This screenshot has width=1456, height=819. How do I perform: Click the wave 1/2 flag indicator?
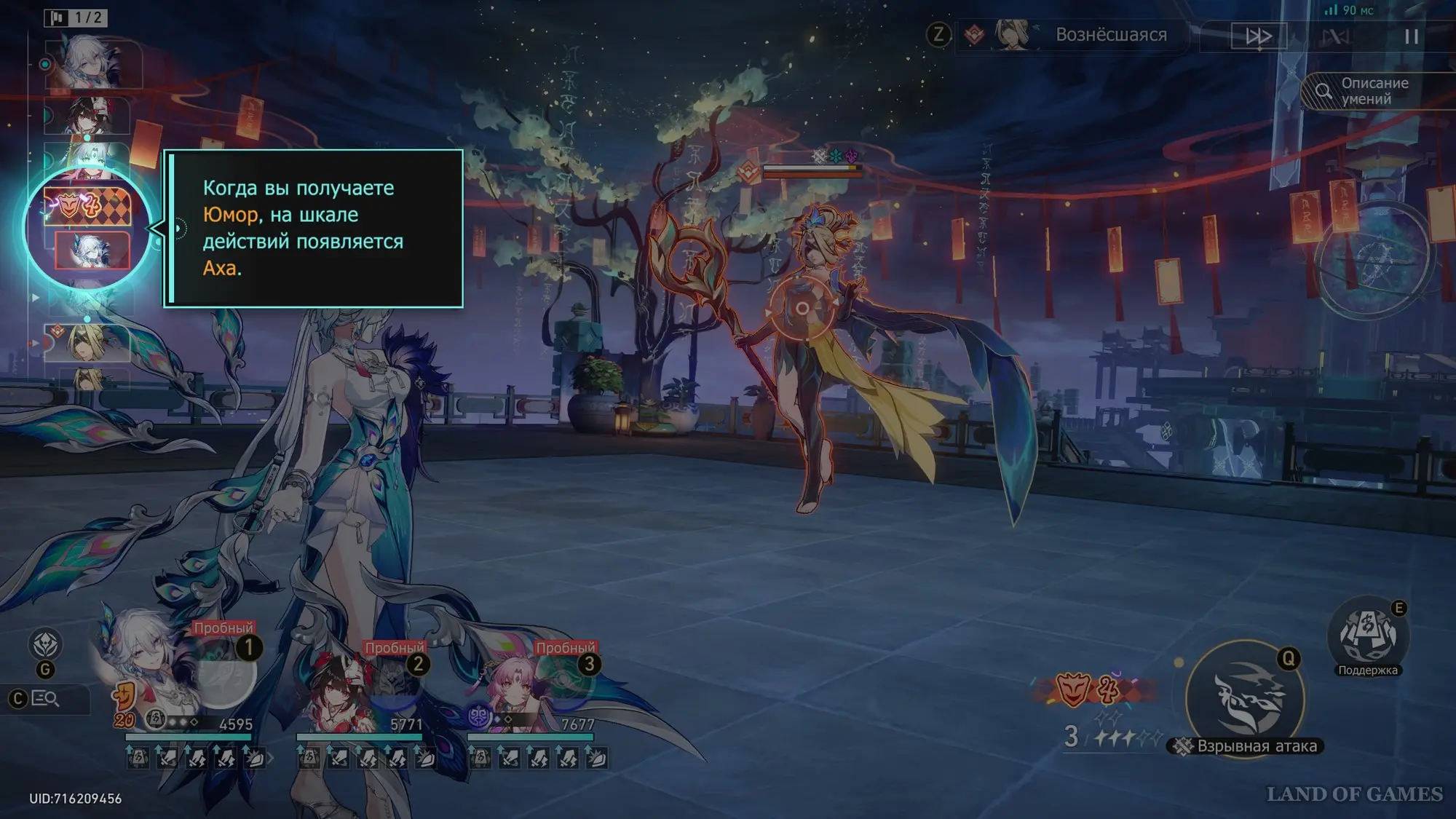[76, 17]
